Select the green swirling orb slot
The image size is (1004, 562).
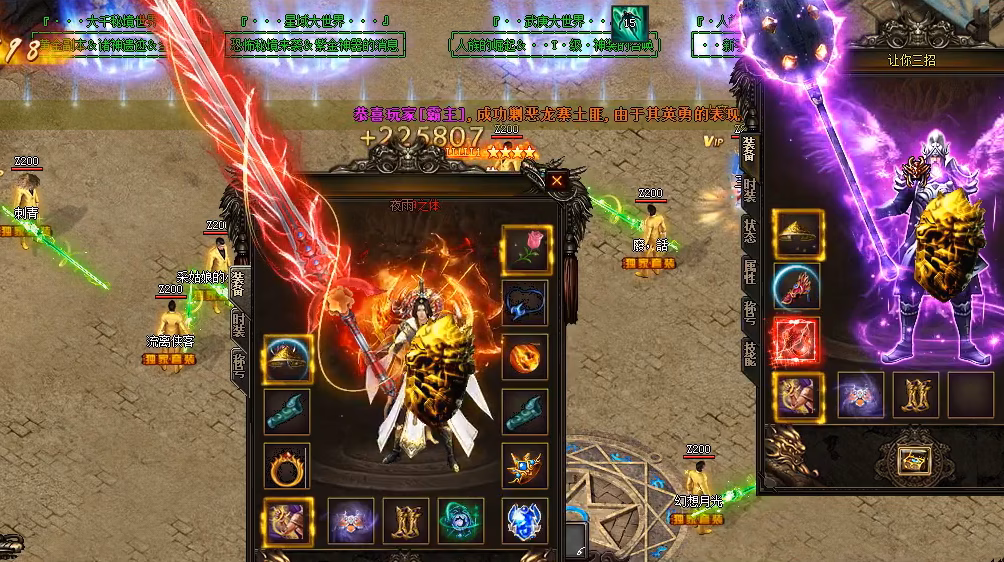[x=461, y=520]
